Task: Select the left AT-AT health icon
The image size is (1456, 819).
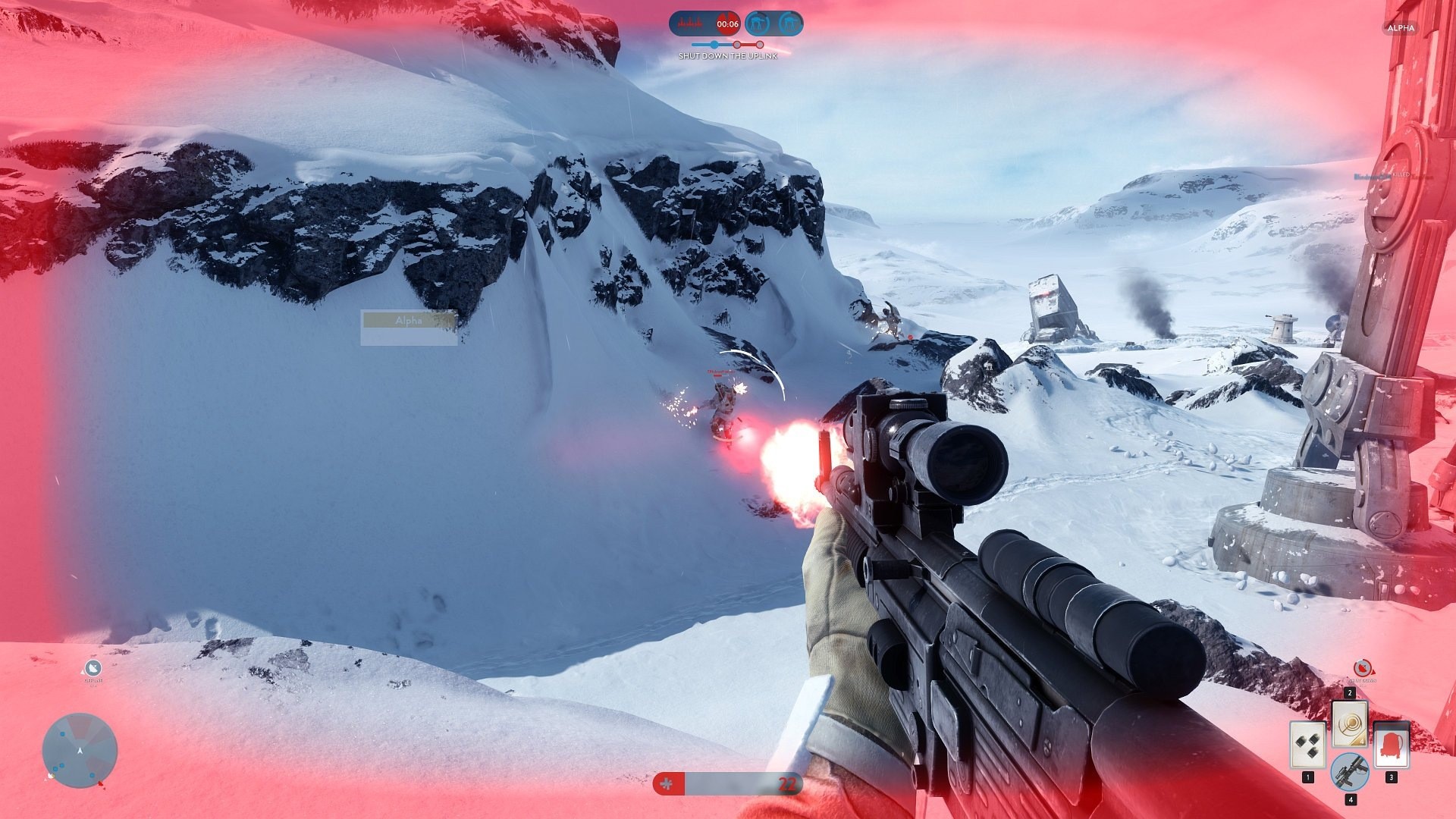Action: 757,24
